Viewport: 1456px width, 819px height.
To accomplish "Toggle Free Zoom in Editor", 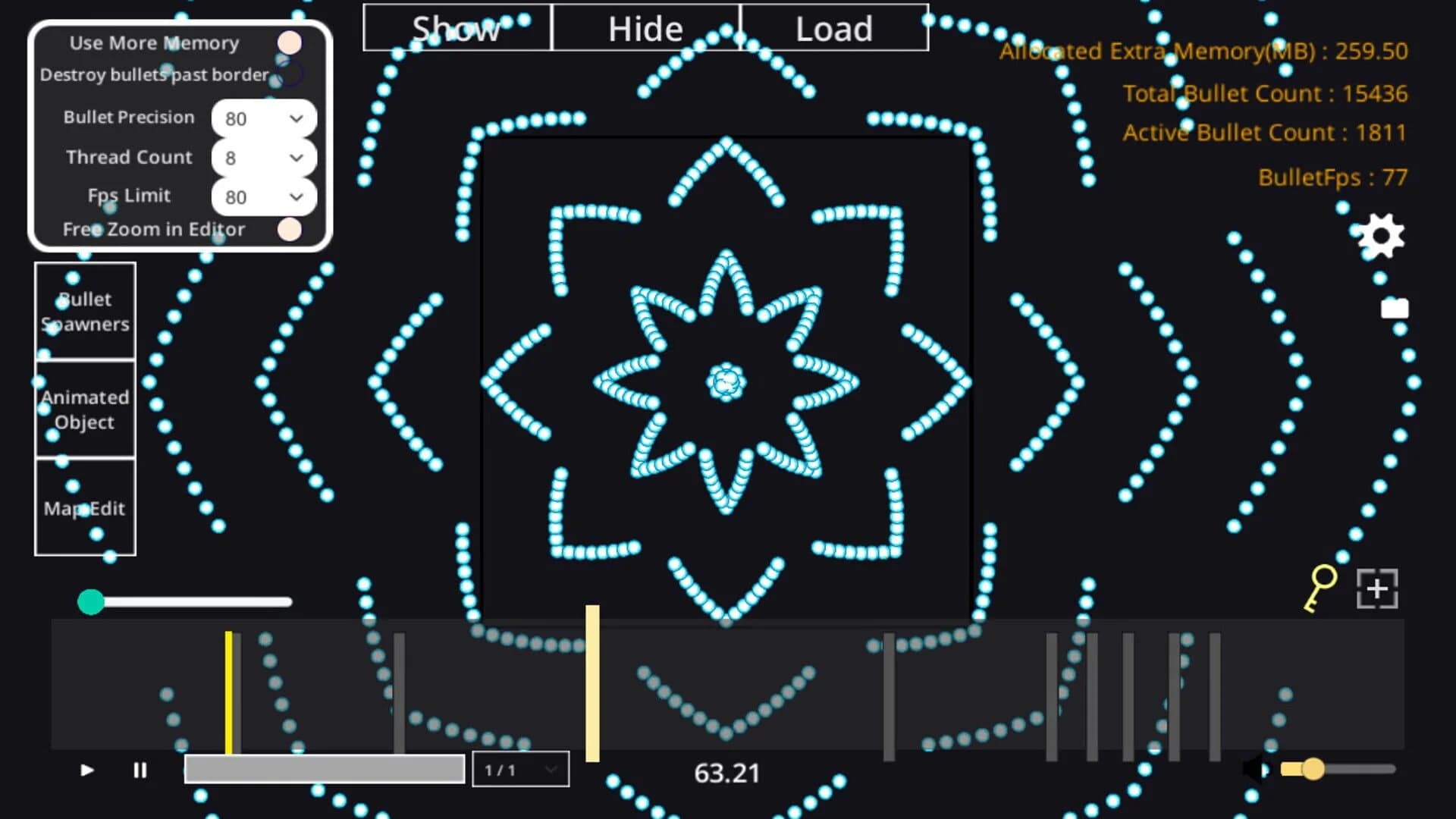I will 289,229.
